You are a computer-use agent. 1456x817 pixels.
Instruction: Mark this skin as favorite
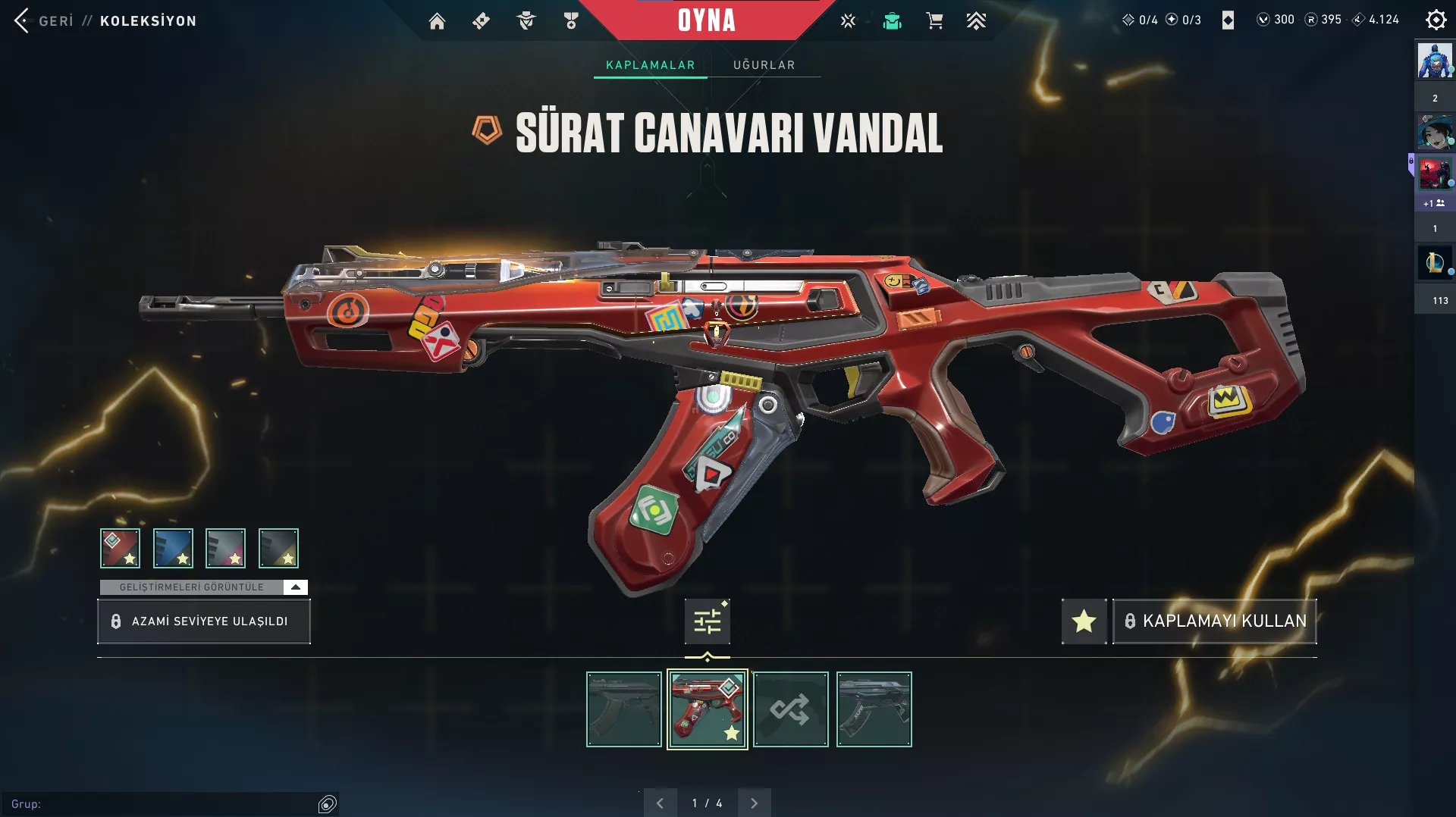coord(1084,621)
